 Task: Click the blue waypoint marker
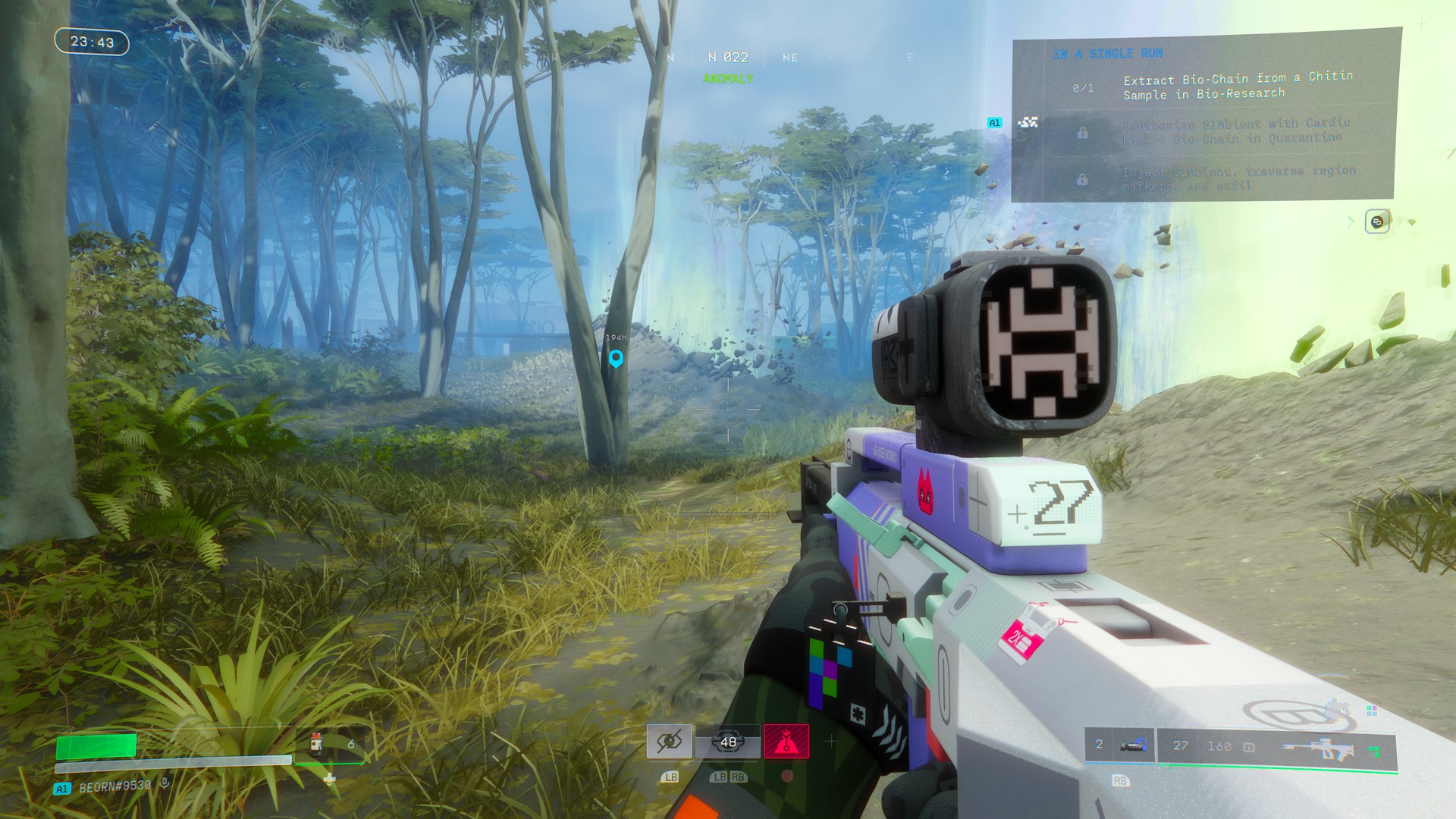pos(616,358)
